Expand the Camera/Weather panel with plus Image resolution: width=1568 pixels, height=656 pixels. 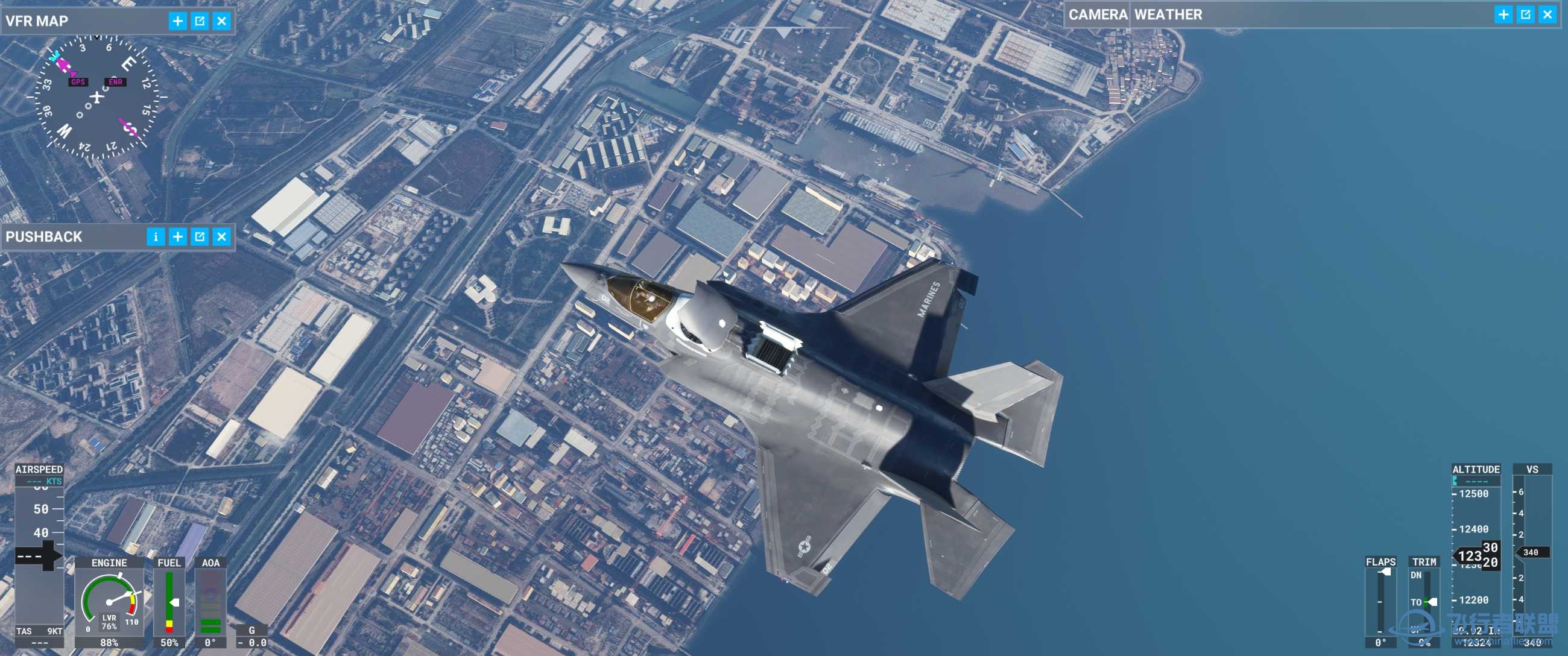click(1503, 14)
